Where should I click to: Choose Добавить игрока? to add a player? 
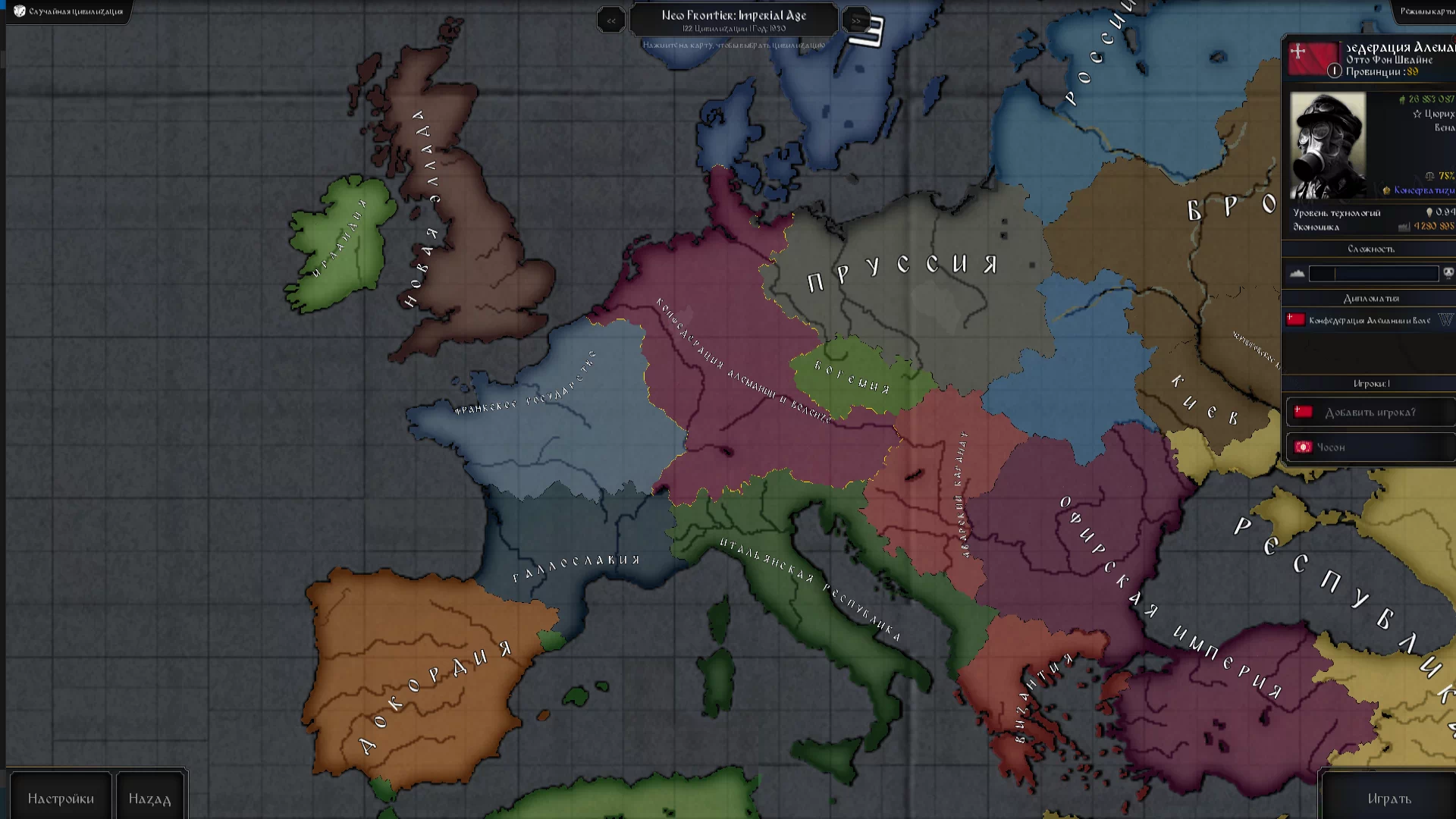point(1370,413)
